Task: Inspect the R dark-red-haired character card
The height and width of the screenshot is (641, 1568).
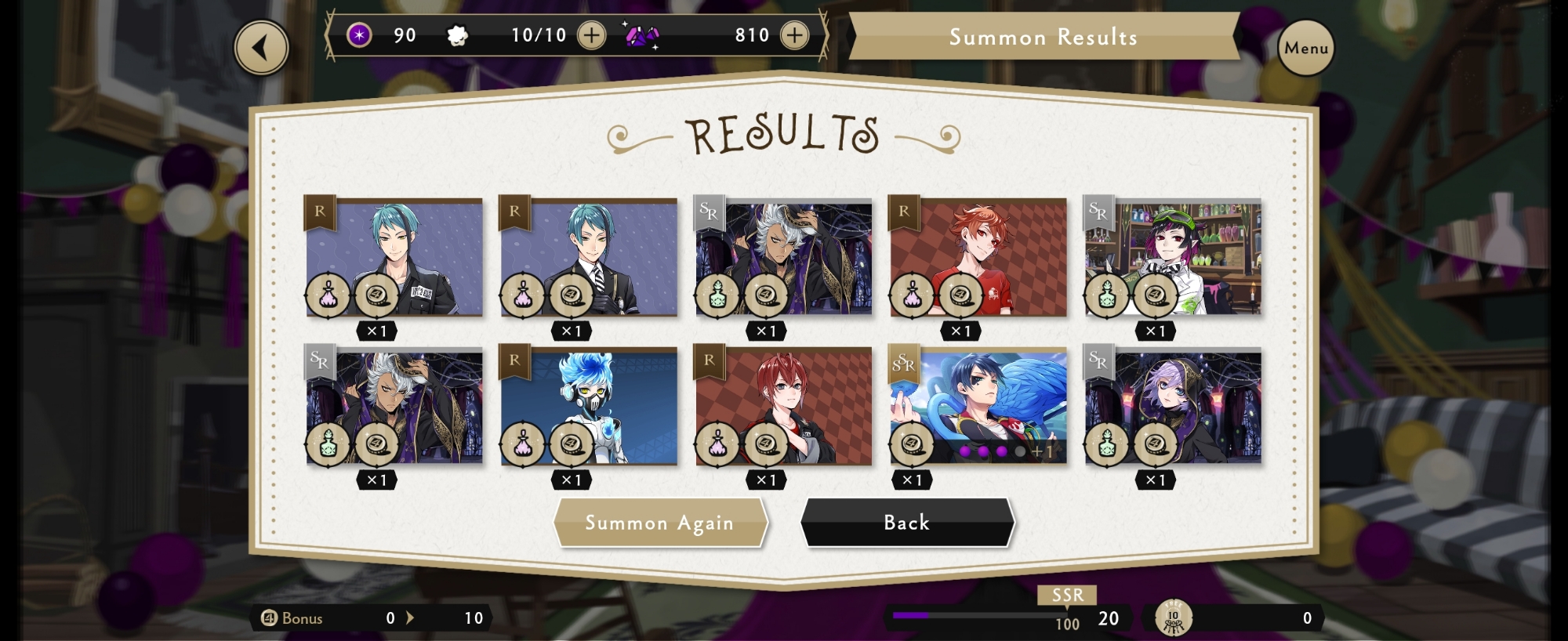Action: (x=783, y=406)
